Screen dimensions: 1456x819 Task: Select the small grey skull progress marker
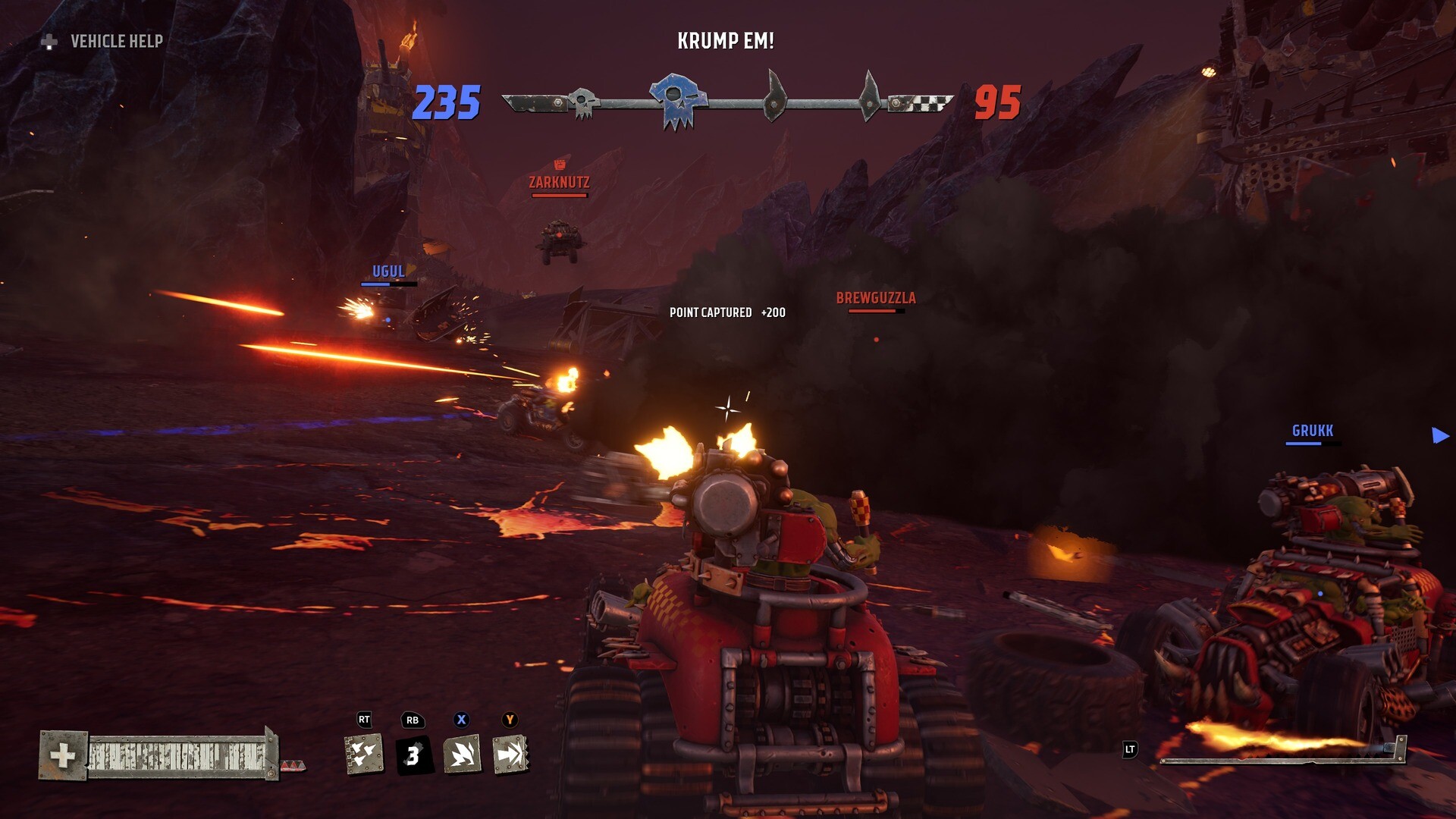pos(583,102)
